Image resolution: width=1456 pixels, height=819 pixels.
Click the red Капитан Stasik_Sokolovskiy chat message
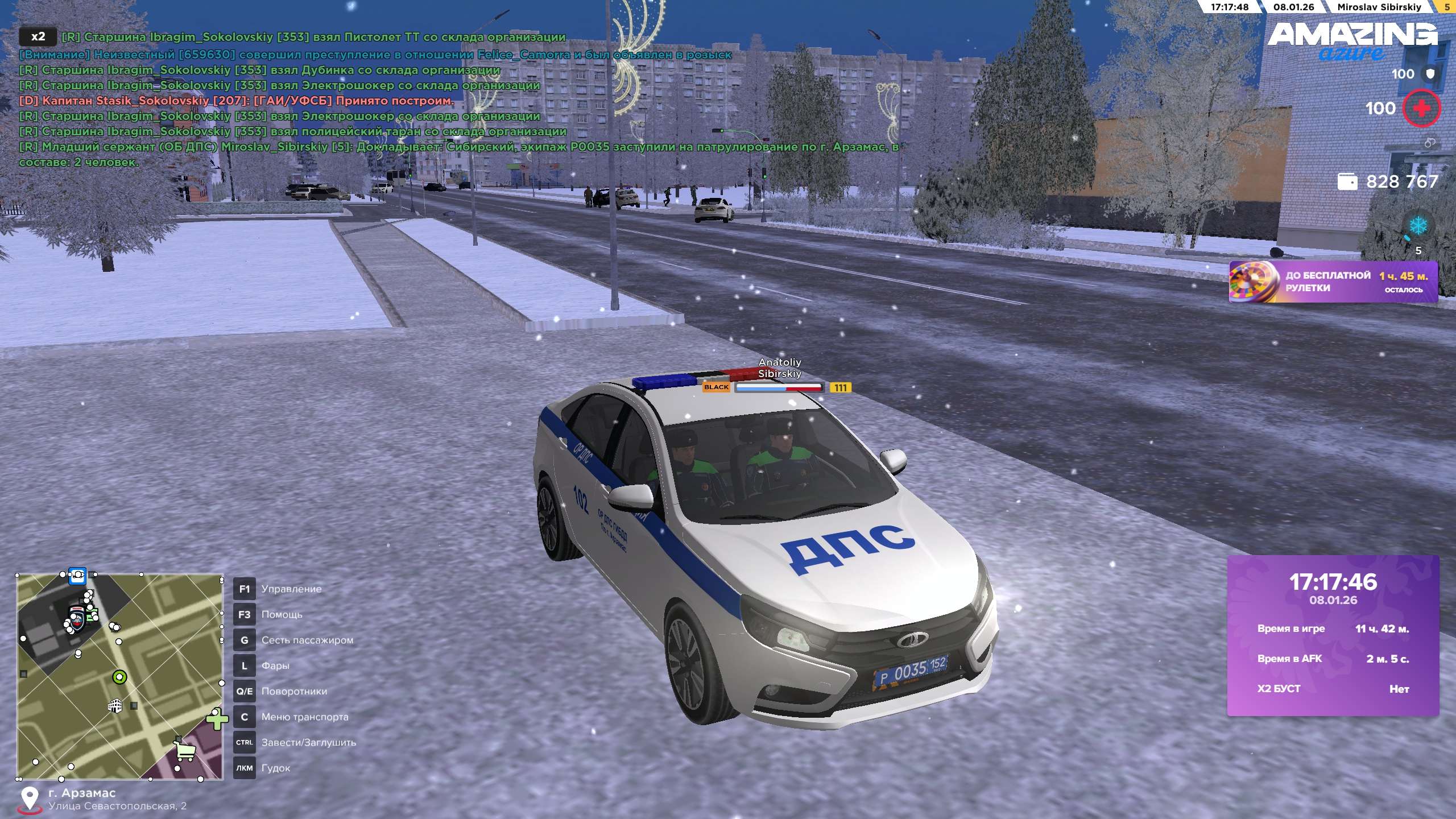[237, 101]
